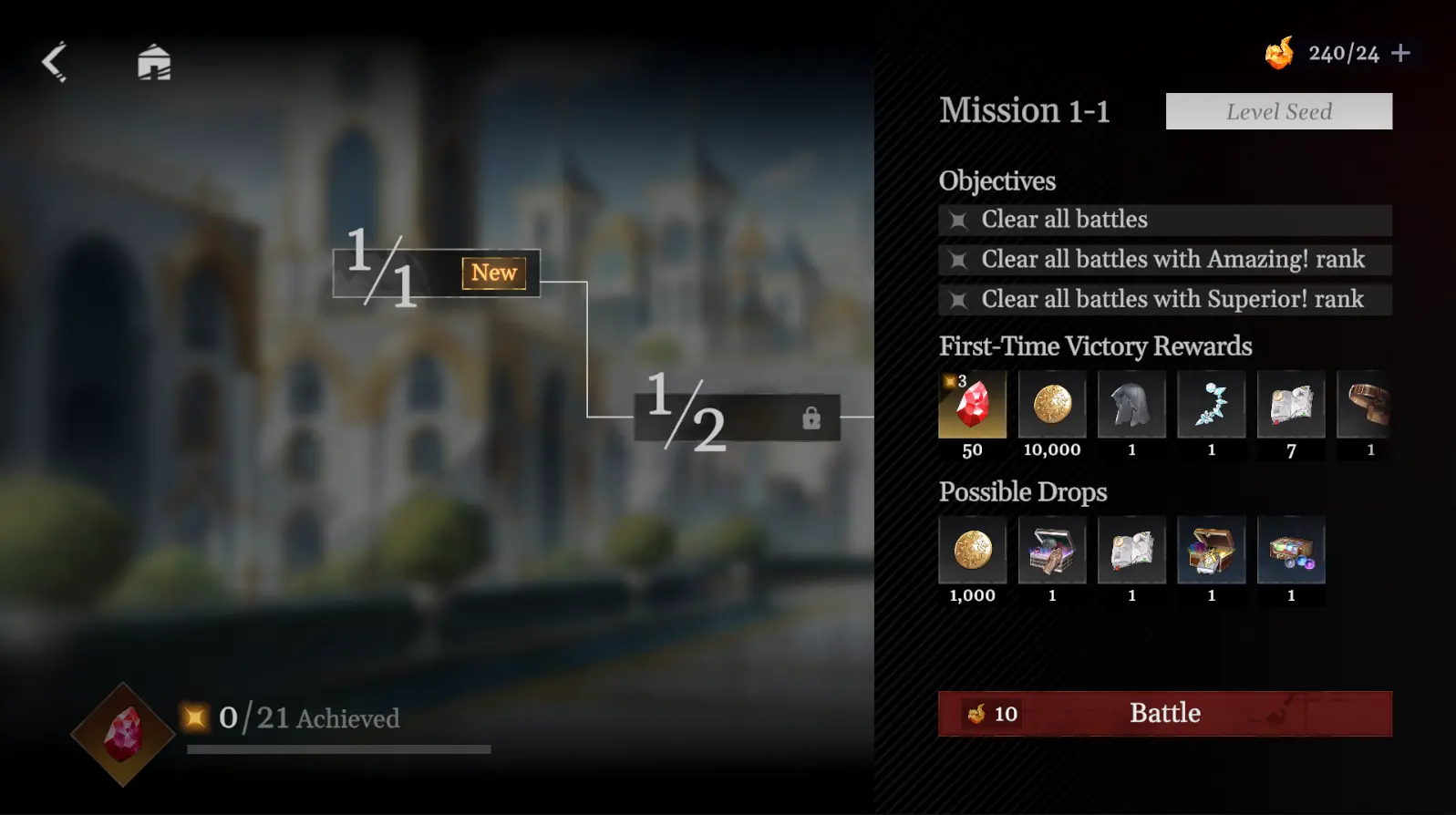This screenshot has height=815, width=1456.
Task: Switch to the Level Seed tab
Action: click(x=1279, y=111)
